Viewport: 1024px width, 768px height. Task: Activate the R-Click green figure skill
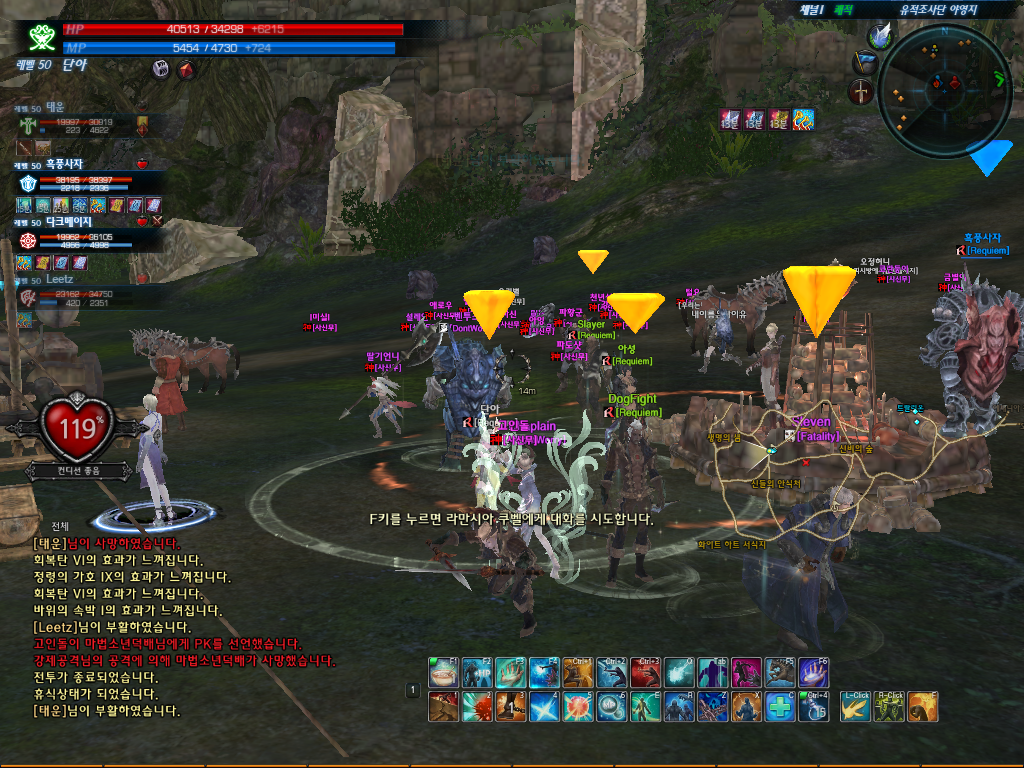[x=889, y=706]
